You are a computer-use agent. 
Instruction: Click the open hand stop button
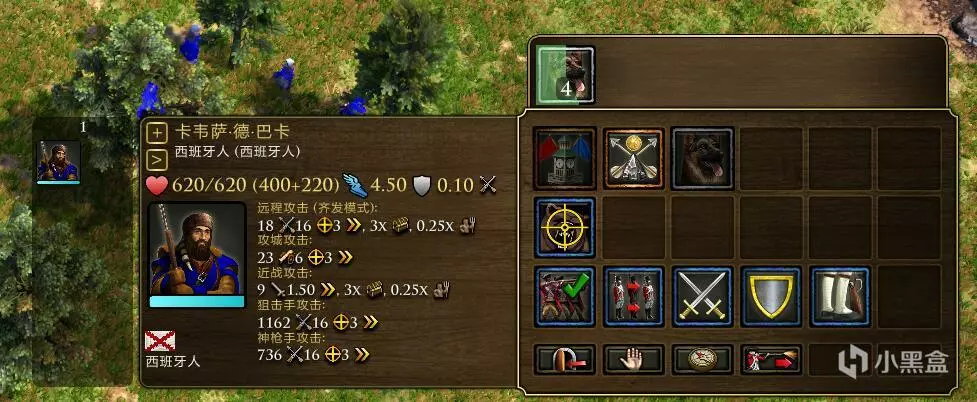click(x=634, y=359)
